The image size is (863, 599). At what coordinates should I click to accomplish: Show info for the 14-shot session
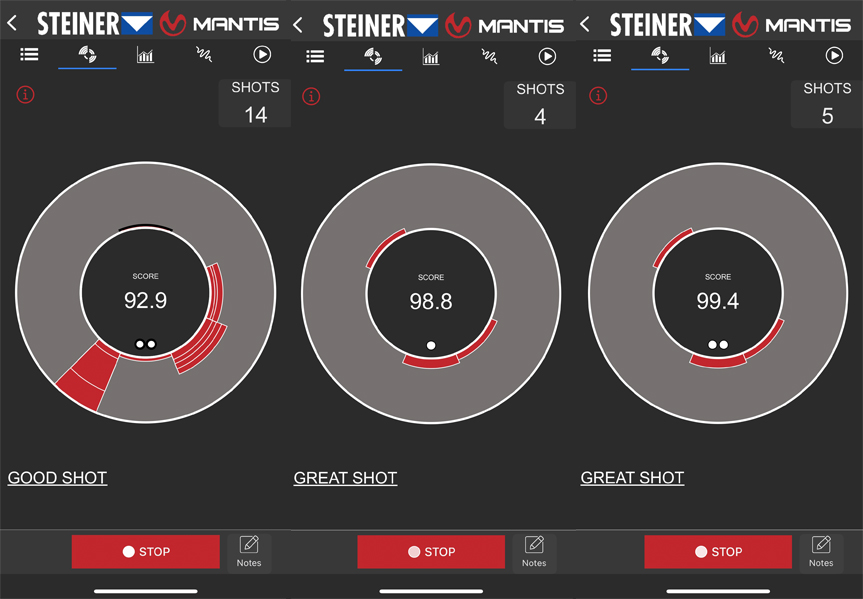coord(25,95)
